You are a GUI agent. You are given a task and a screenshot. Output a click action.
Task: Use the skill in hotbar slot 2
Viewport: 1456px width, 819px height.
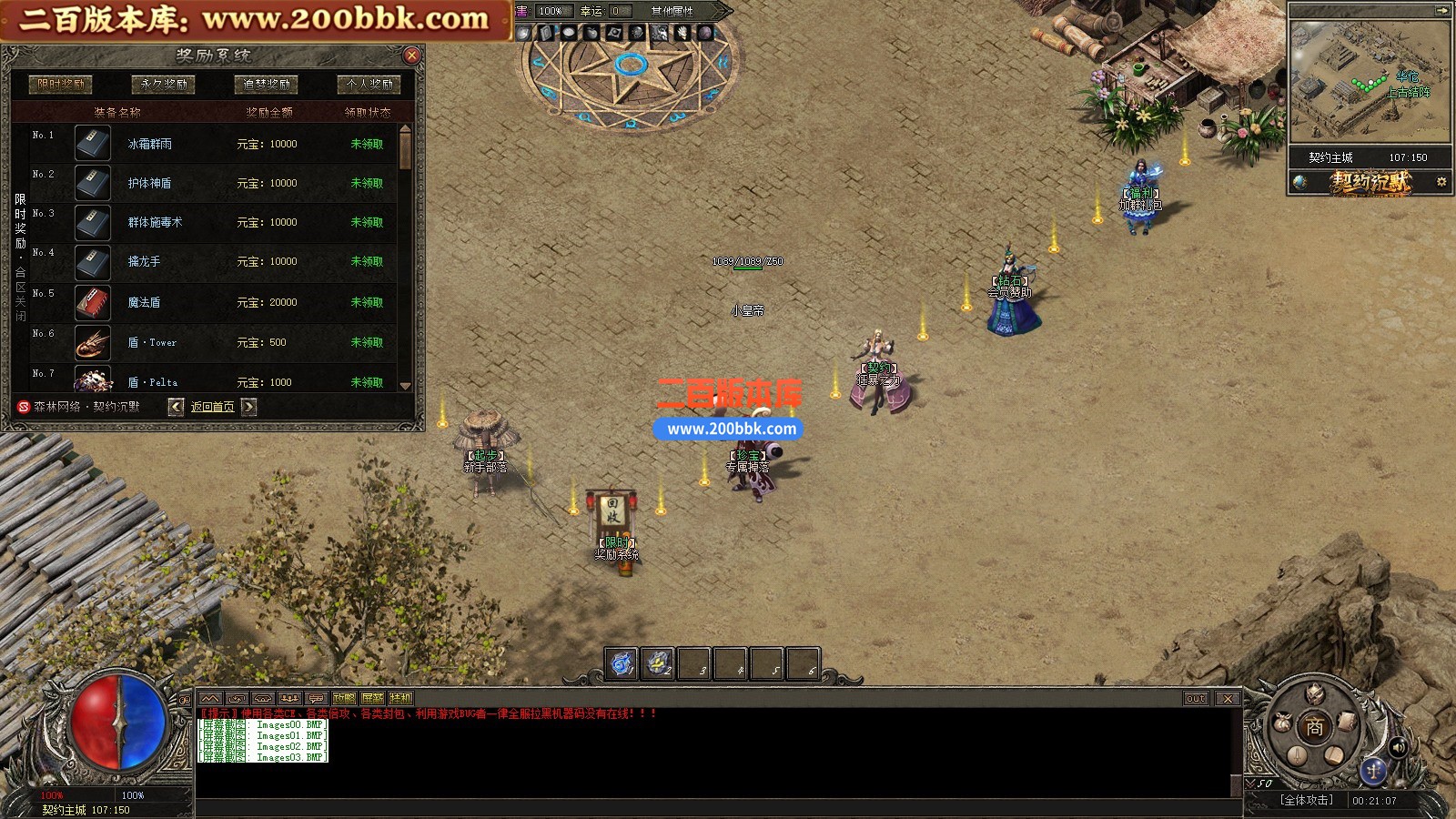click(x=658, y=664)
